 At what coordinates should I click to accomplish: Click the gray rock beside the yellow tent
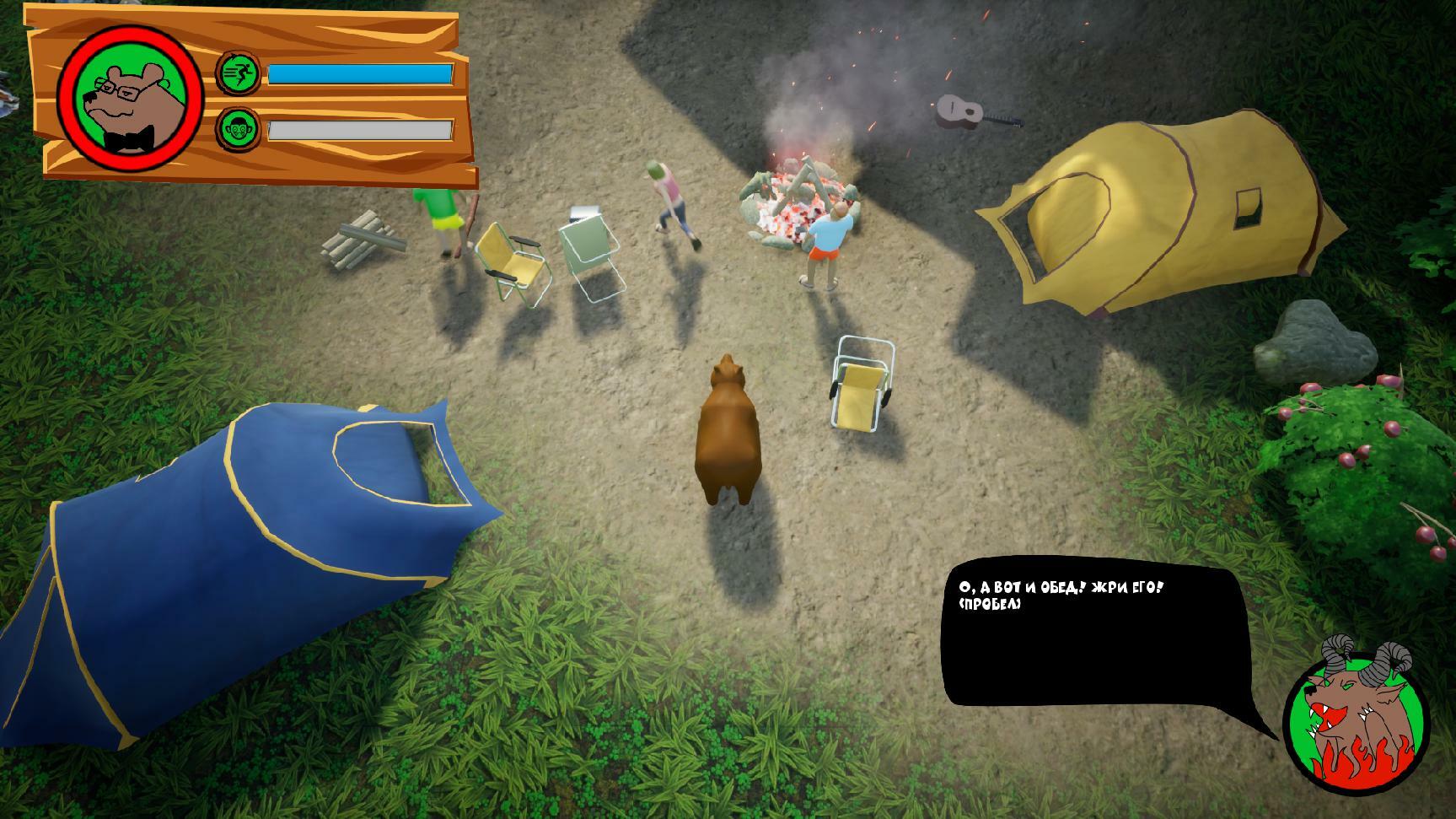pos(1315,342)
